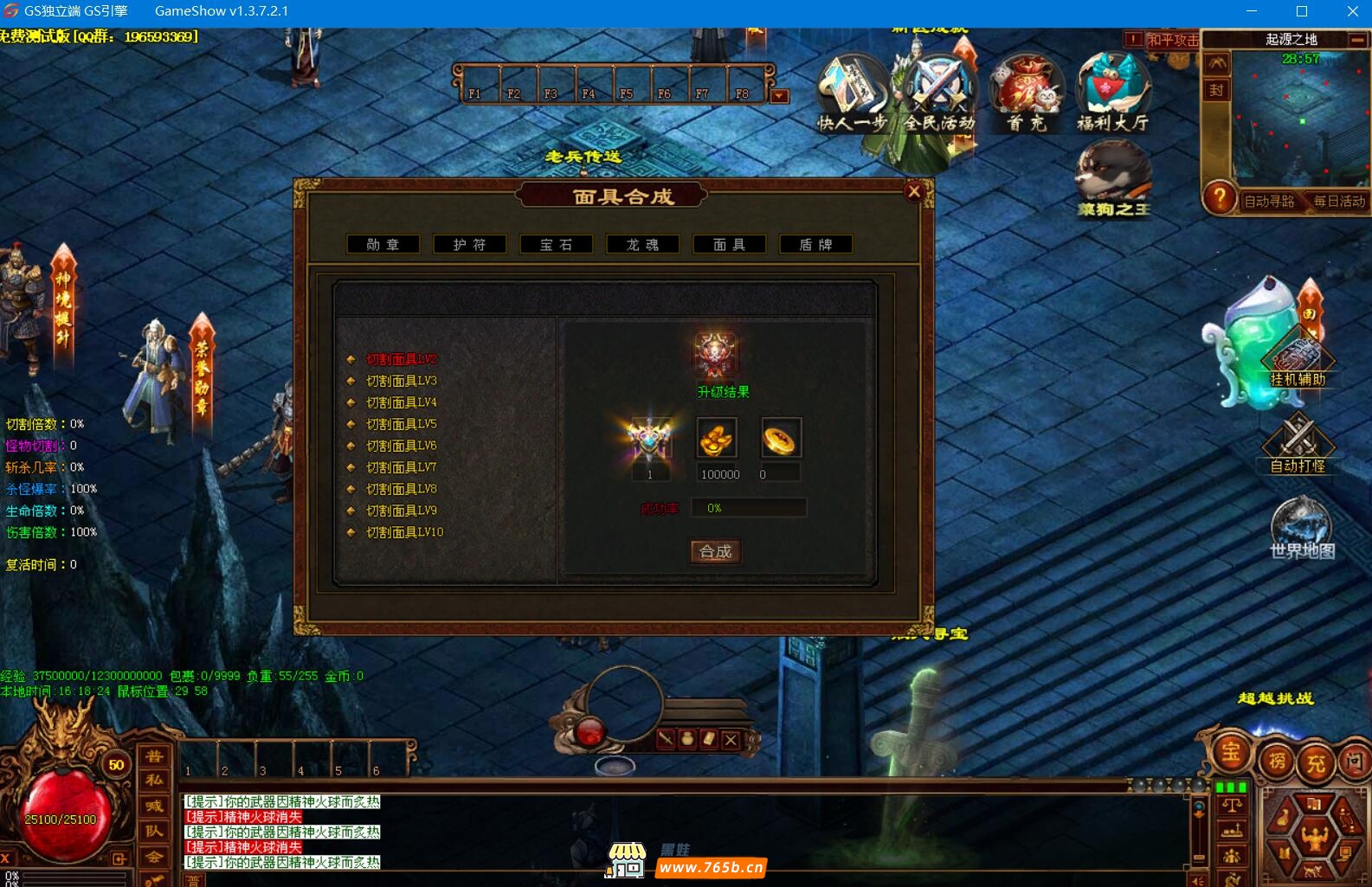
Task: Minimize the GameShow window
Action: tap(1251, 11)
